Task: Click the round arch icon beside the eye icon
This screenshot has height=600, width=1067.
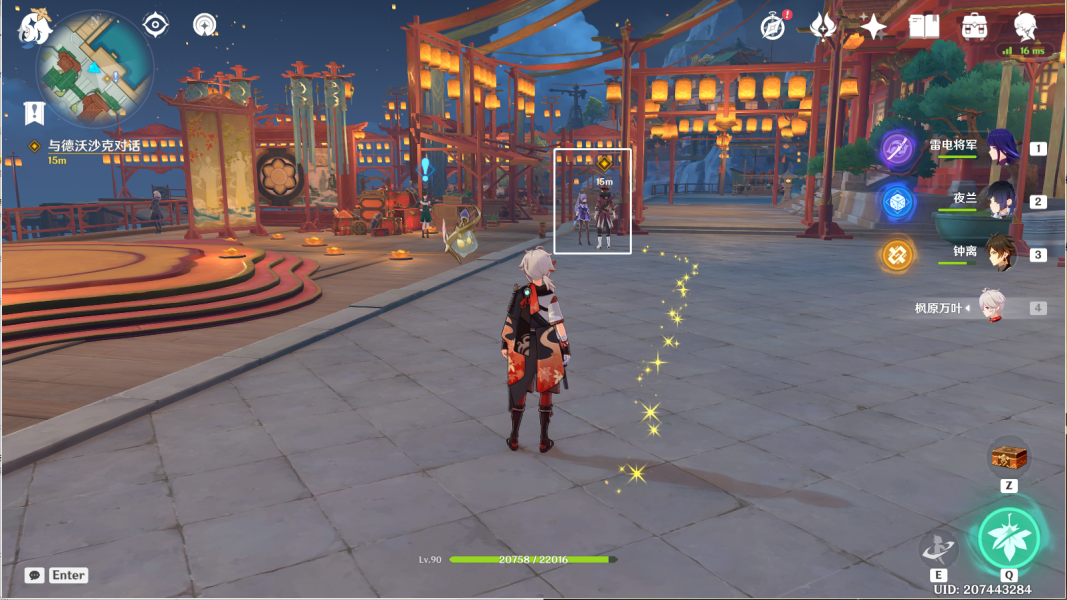Action: (x=205, y=25)
